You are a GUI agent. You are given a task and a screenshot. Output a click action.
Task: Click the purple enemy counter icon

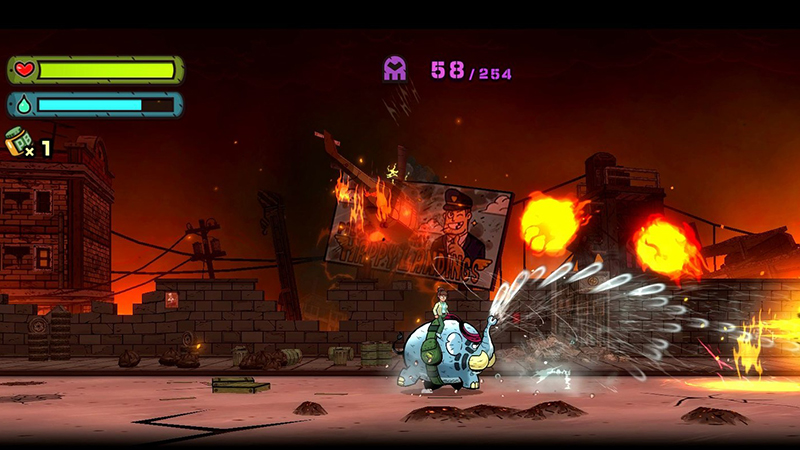395,69
